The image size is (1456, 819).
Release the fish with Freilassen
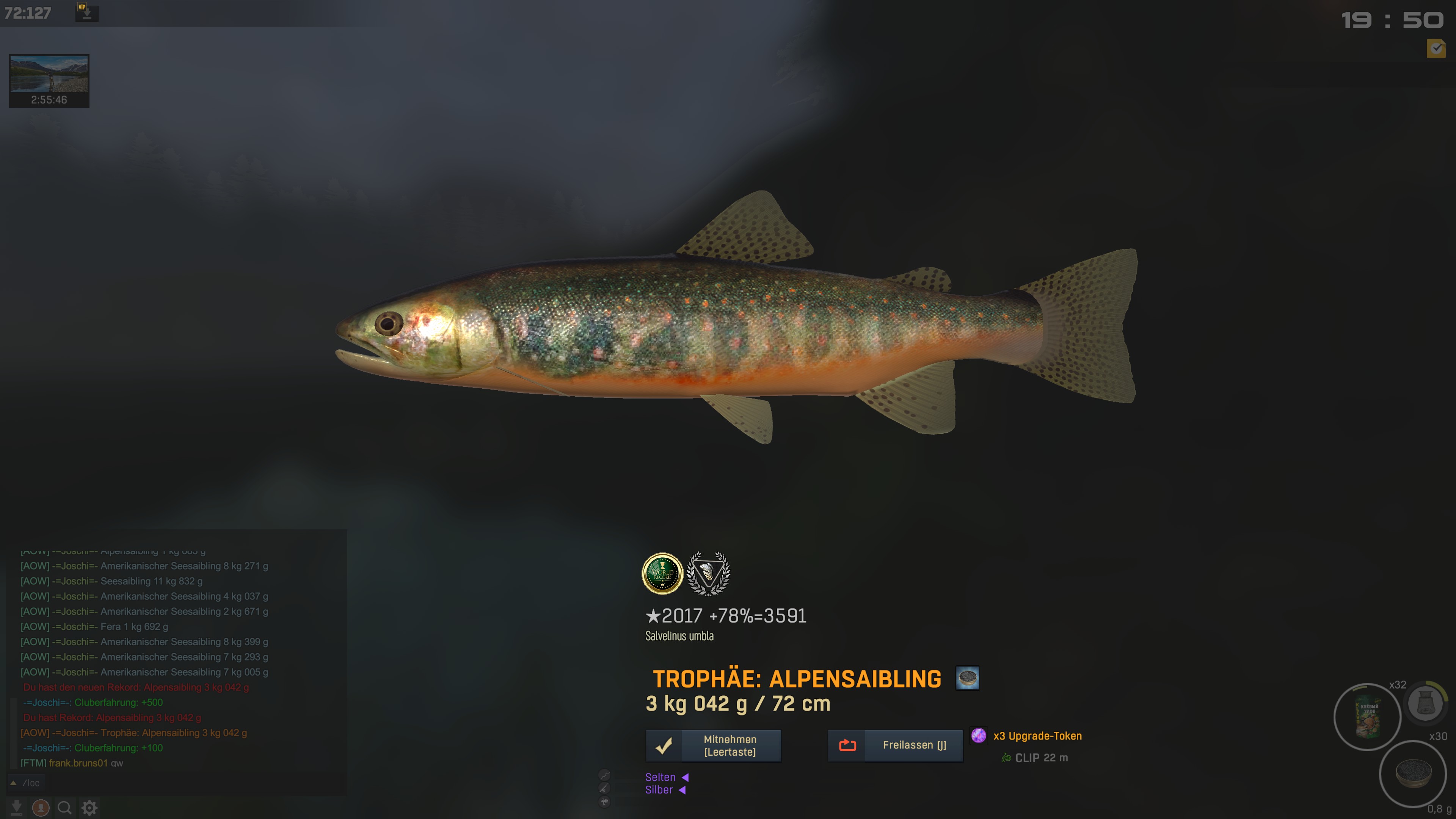tap(895, 745)
